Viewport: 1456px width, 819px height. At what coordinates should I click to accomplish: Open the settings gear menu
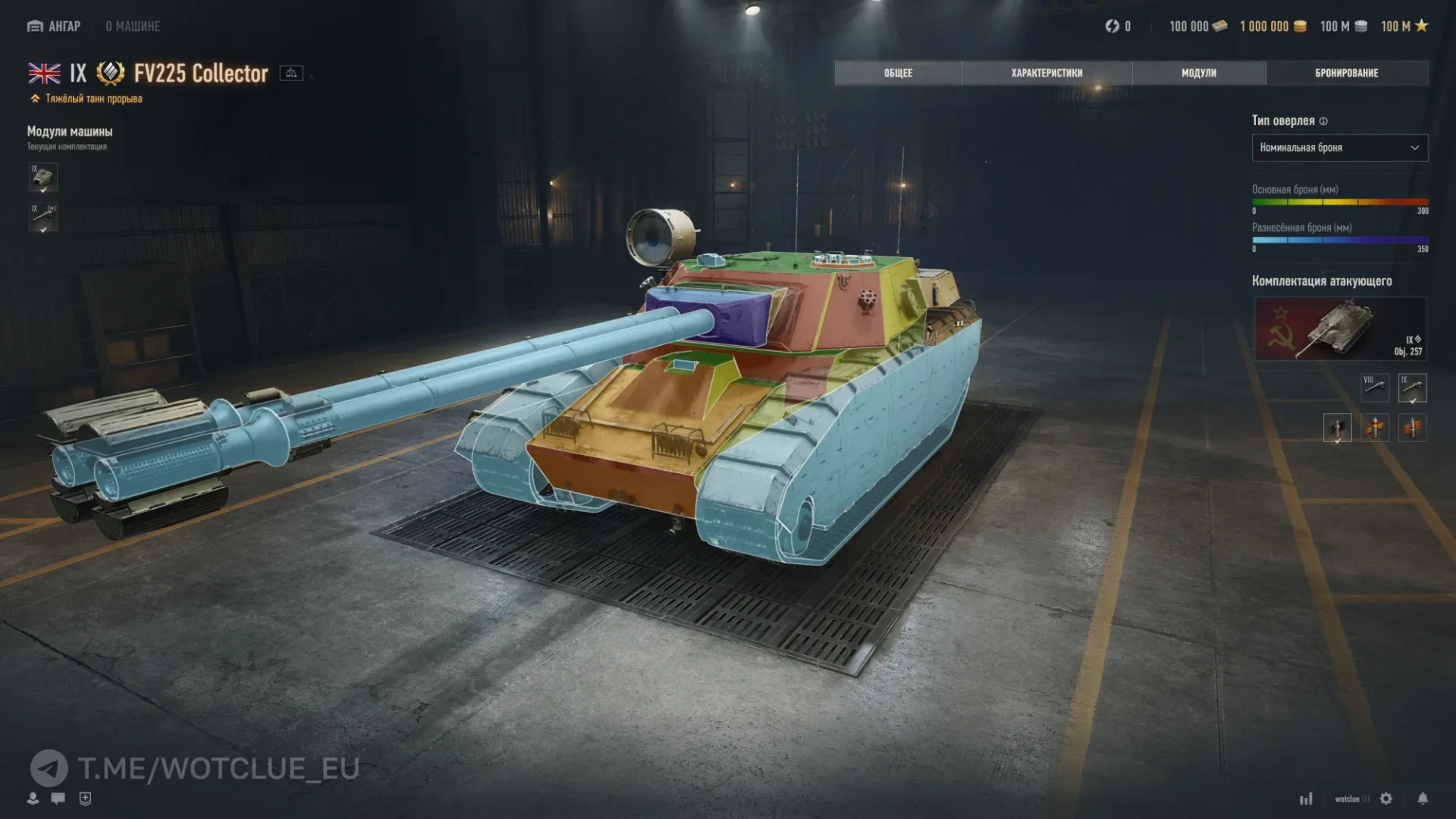(x=1386, y=799)
